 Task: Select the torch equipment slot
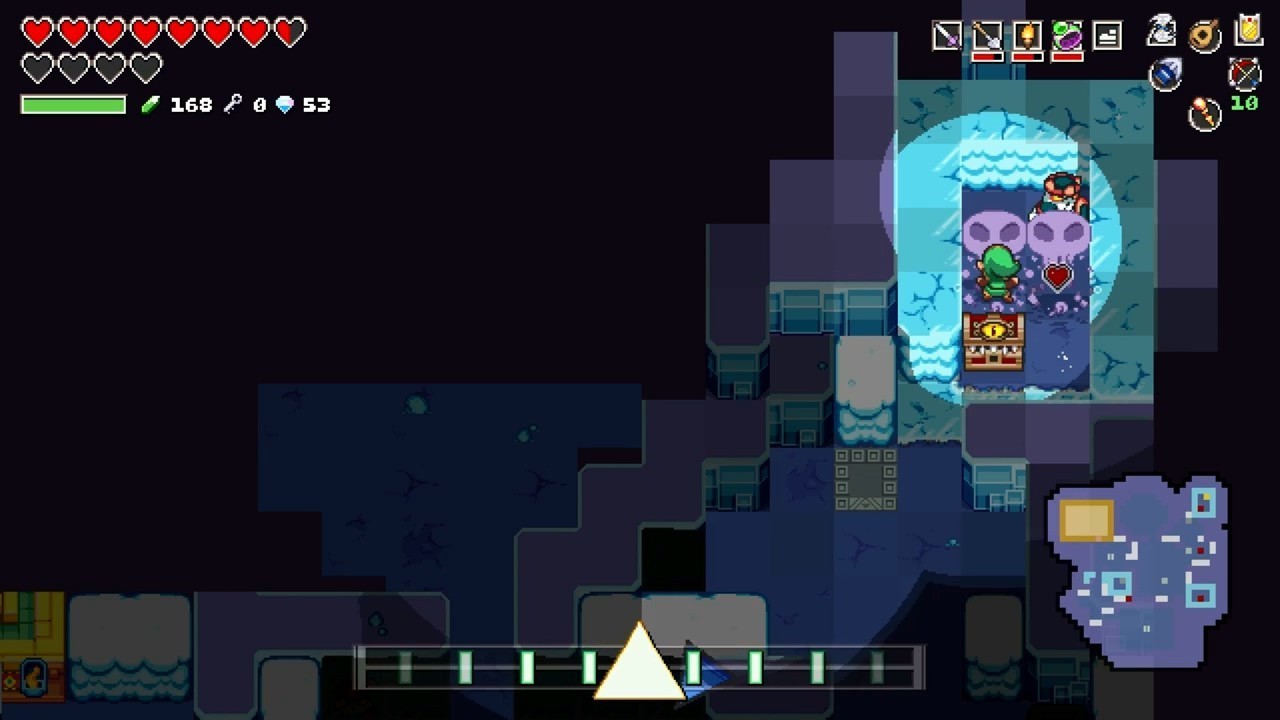(x=1027, y=37)
